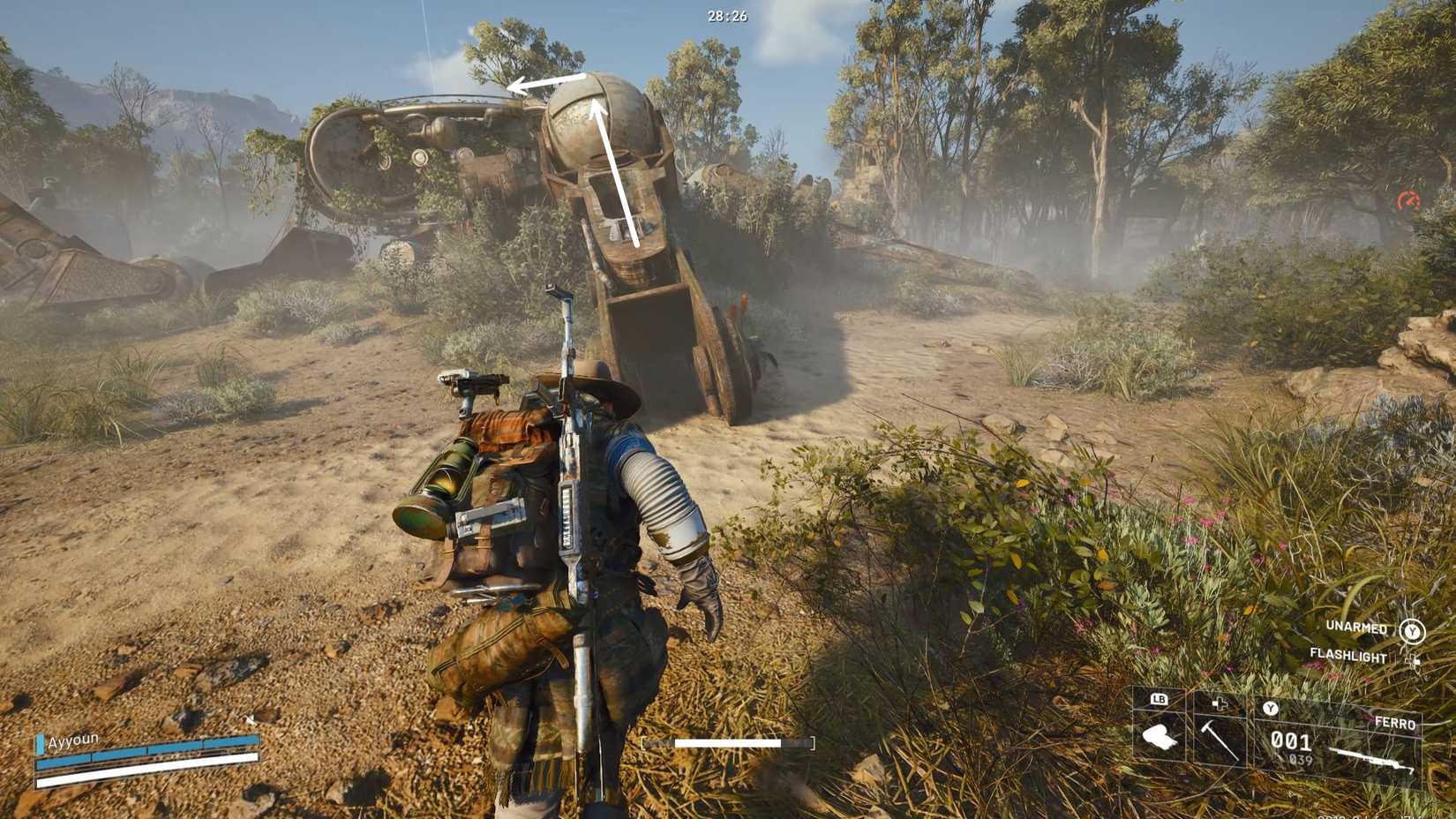This screenshot has height=819, width=1456.
Task: Click the d-pad icon beside FLASHLIGHT
Action: (x=1414, y=658)
